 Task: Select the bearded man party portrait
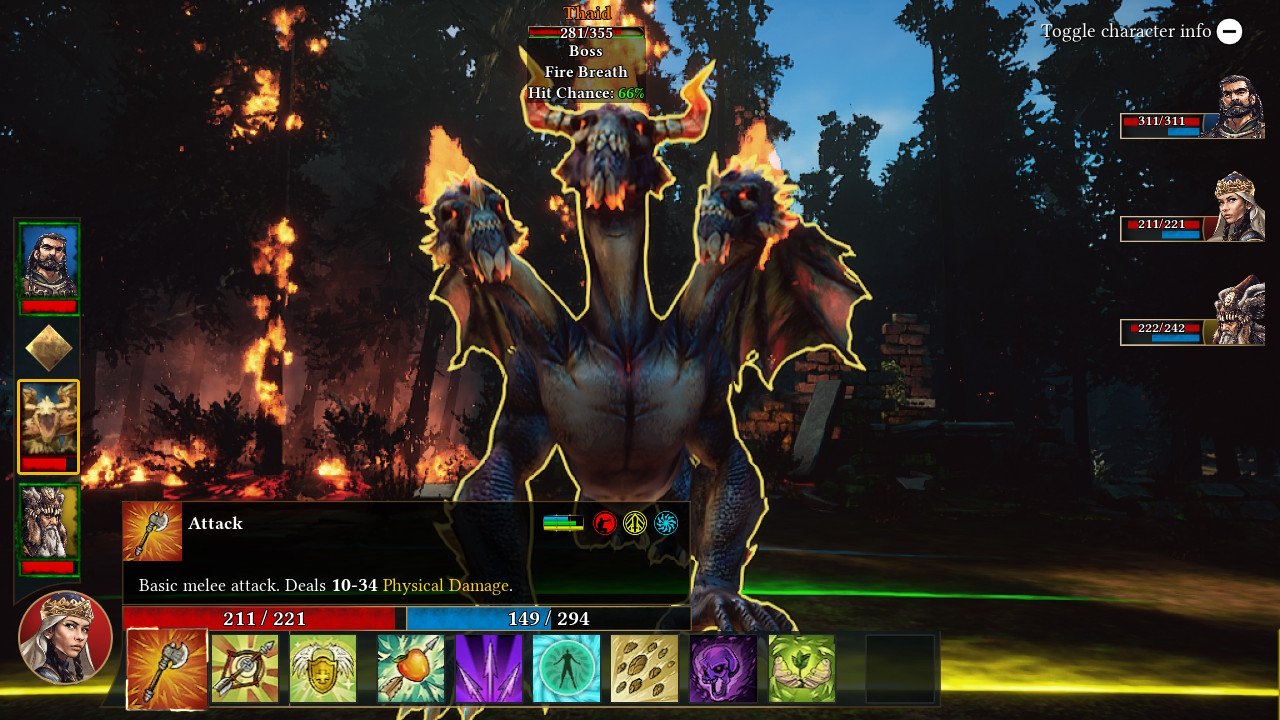tap(1240, 107)
